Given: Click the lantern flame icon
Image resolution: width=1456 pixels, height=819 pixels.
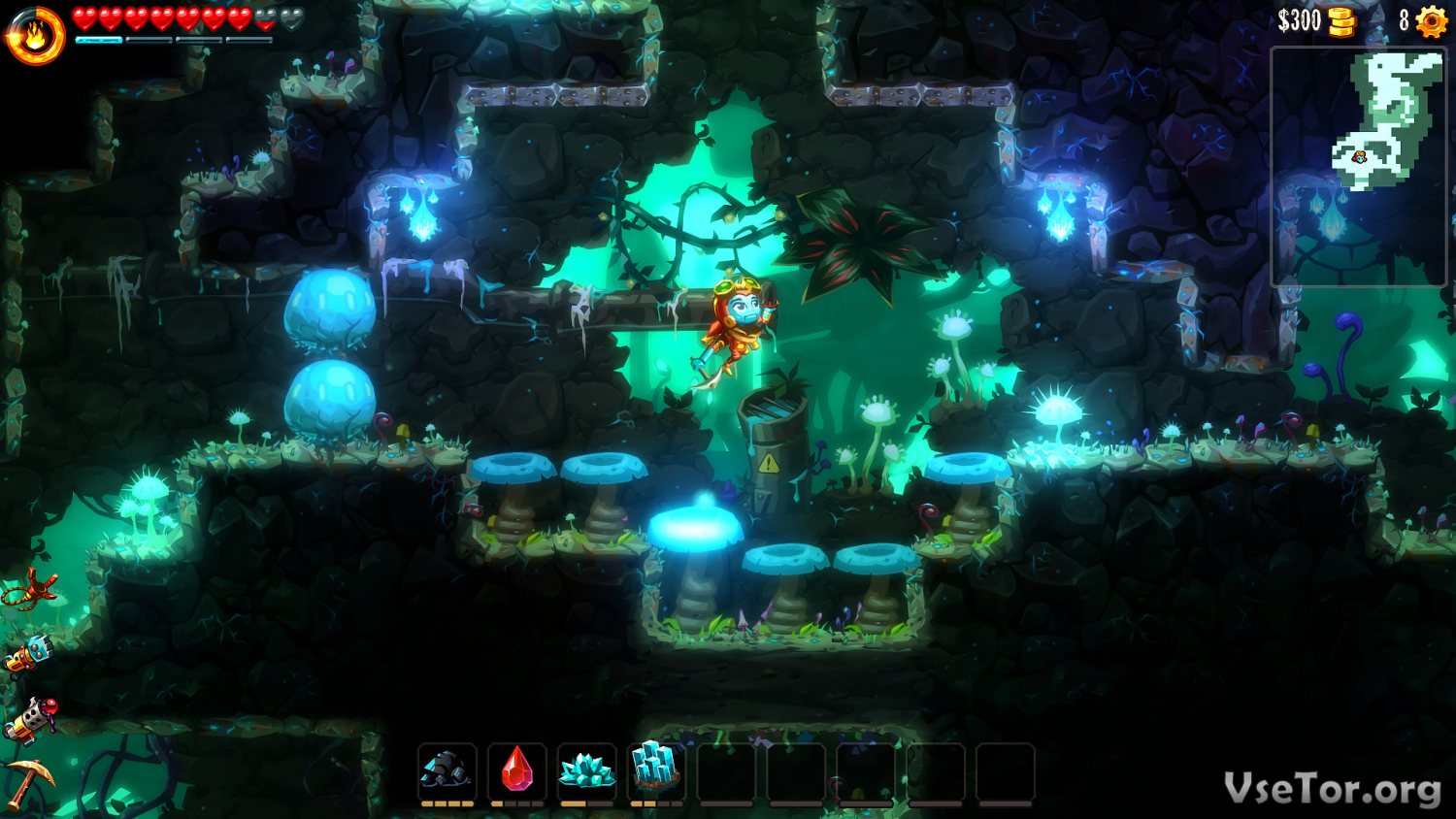Looking at the screenshot, I should [x=35, y=37].
